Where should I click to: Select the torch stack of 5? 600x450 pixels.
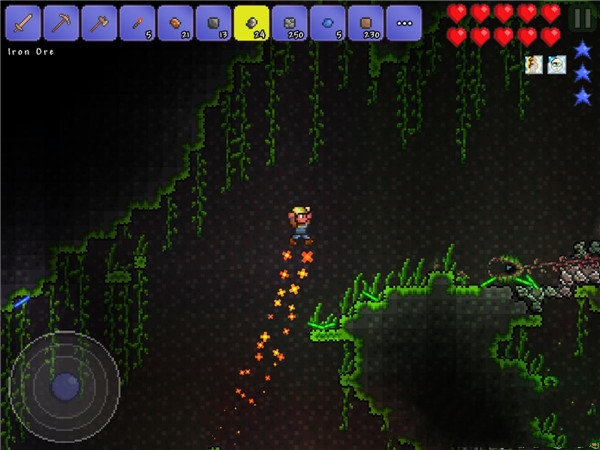click(x=137, y=21)
